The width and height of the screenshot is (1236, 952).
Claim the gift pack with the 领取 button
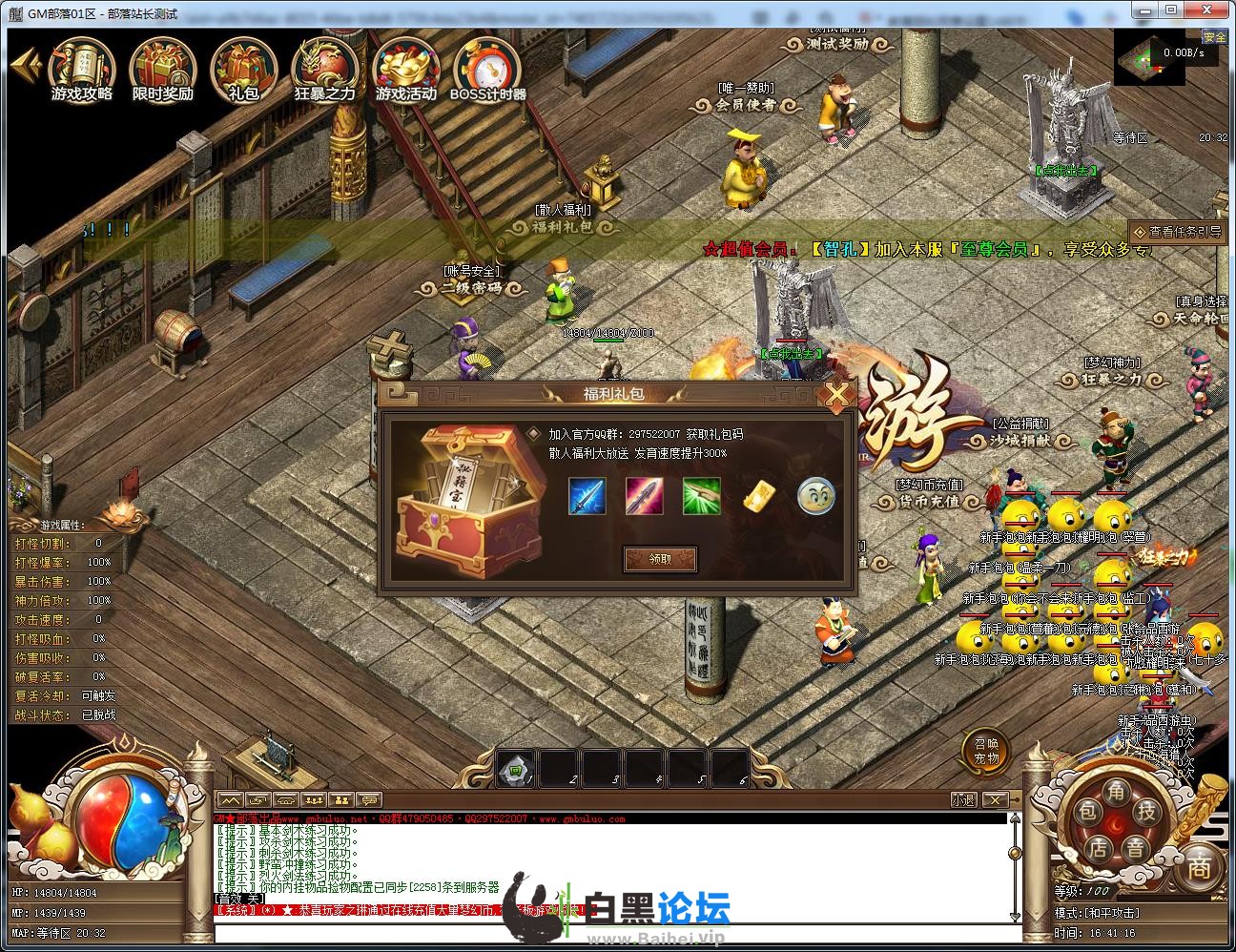coord(660,559)
